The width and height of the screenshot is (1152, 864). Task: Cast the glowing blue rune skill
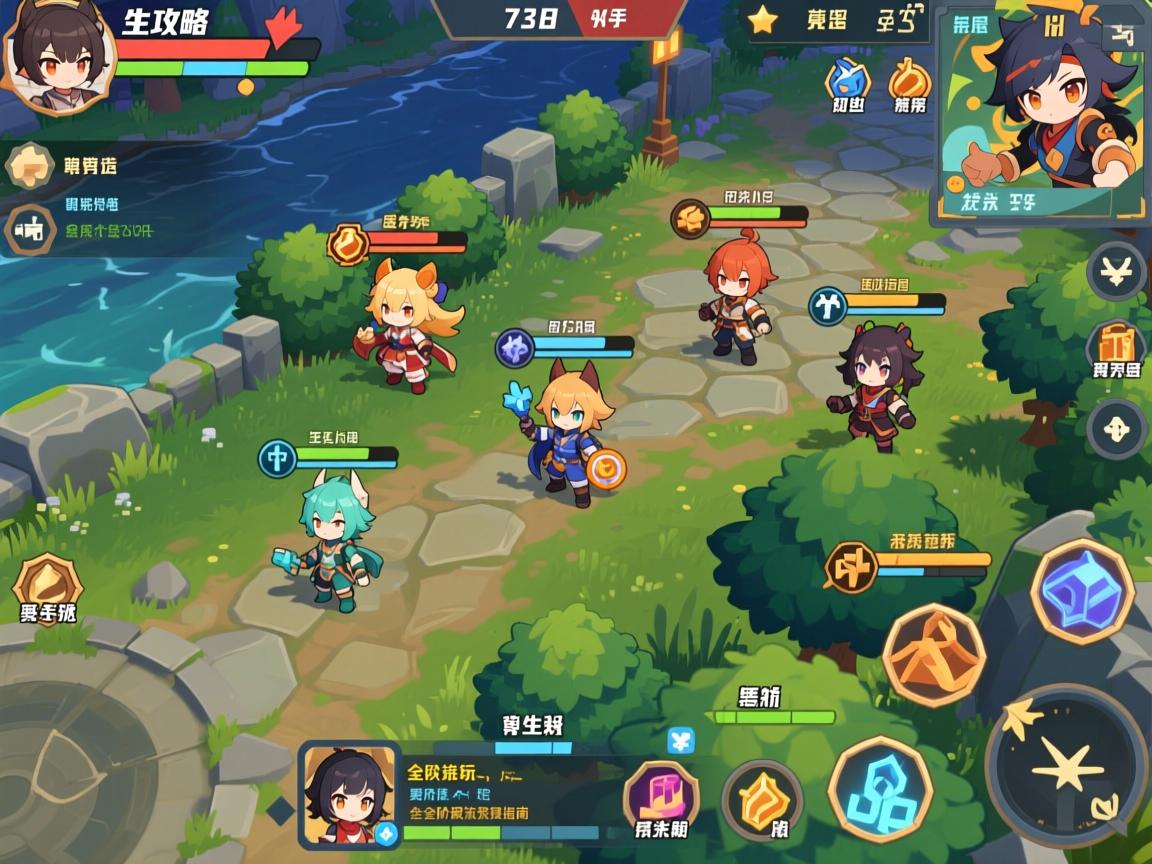(880, 788)
